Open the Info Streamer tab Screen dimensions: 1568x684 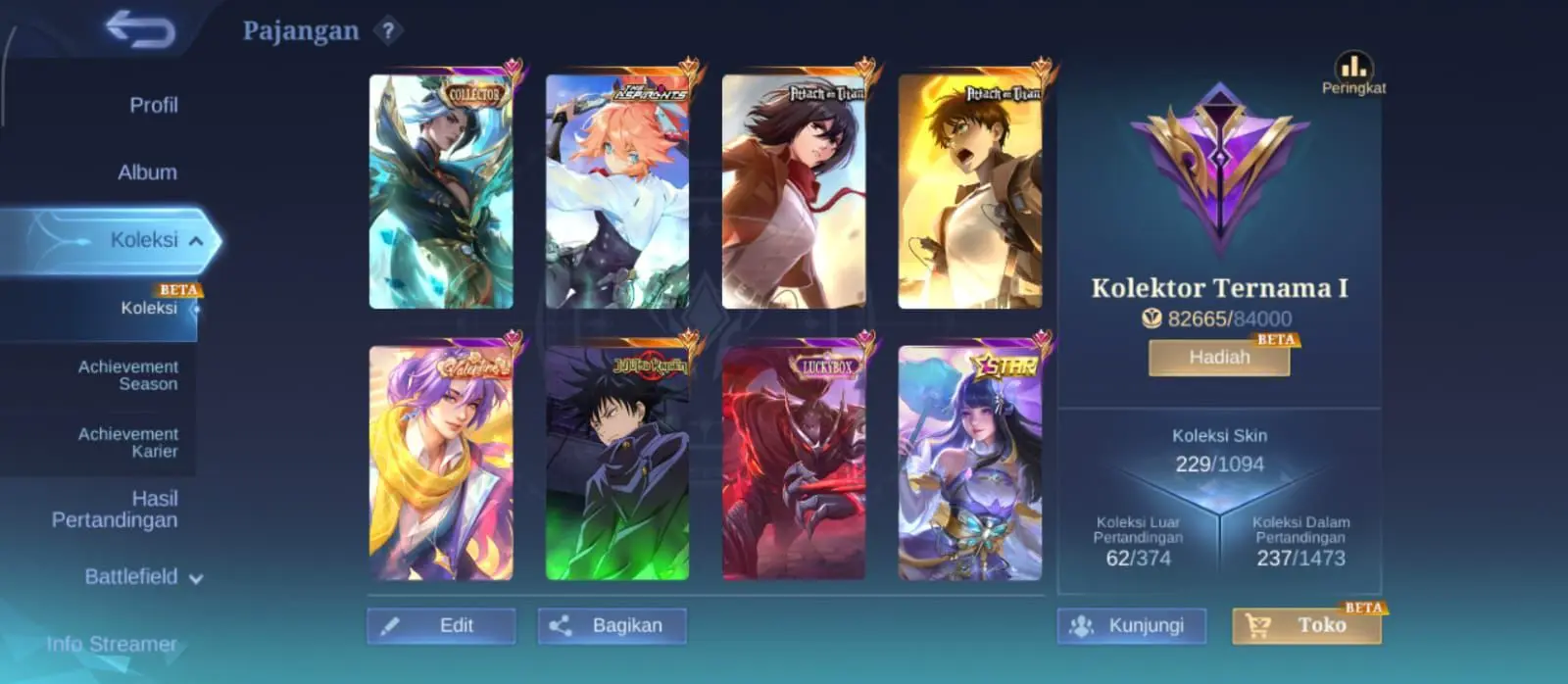(112, 644)
